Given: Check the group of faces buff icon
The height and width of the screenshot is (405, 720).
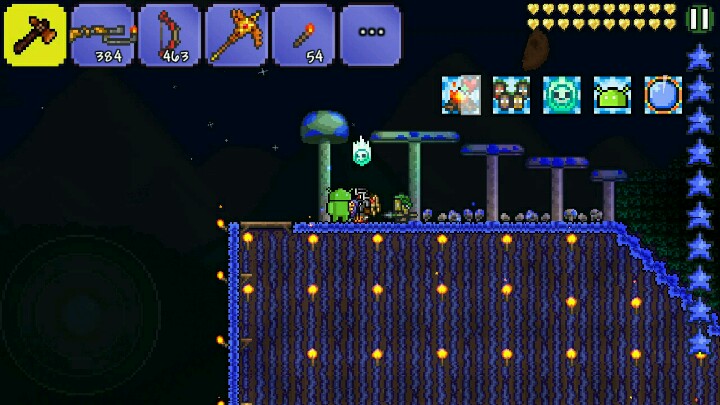Looking at the screenshot, I should (x=511, y=95).
